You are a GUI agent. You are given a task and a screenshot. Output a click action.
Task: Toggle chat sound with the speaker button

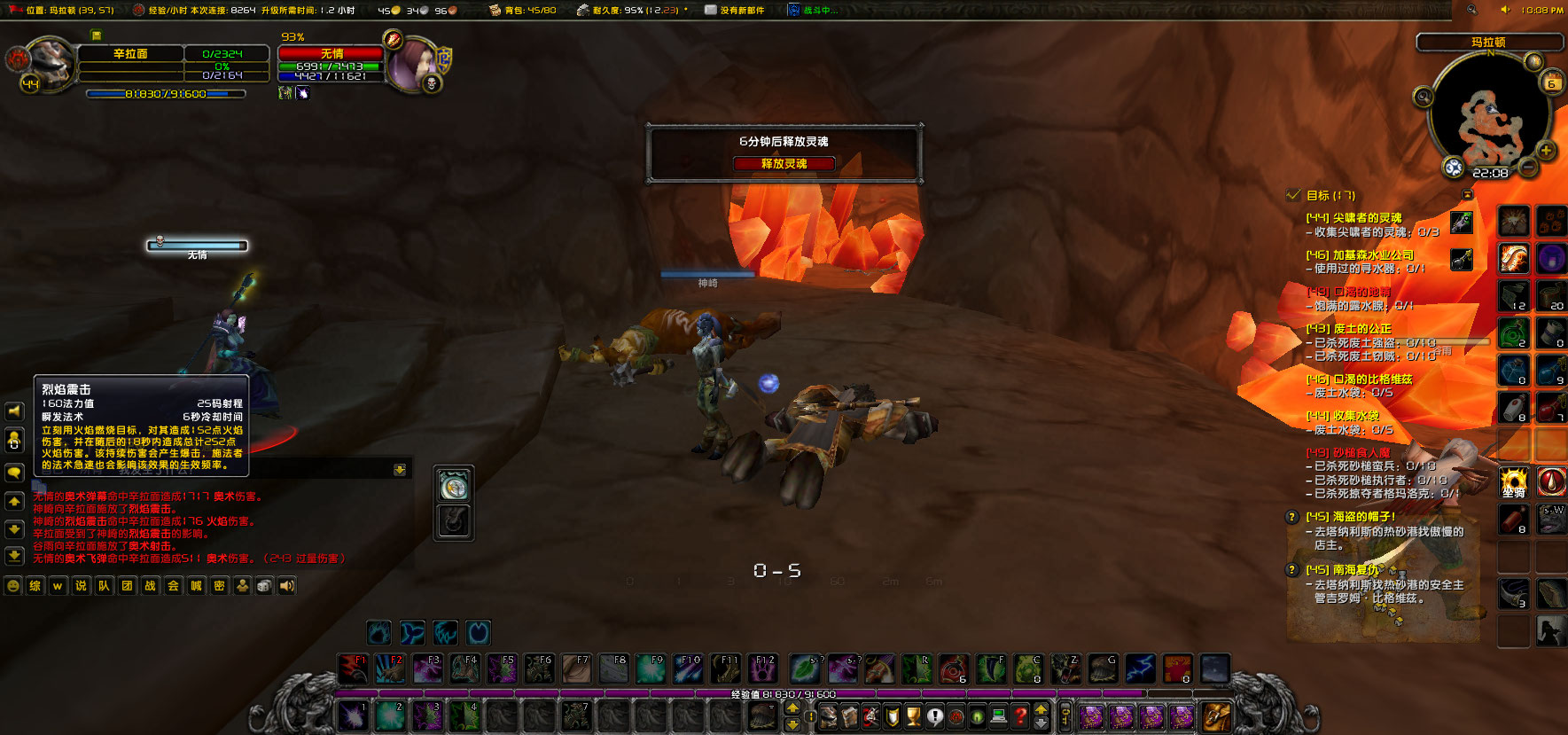286,585
